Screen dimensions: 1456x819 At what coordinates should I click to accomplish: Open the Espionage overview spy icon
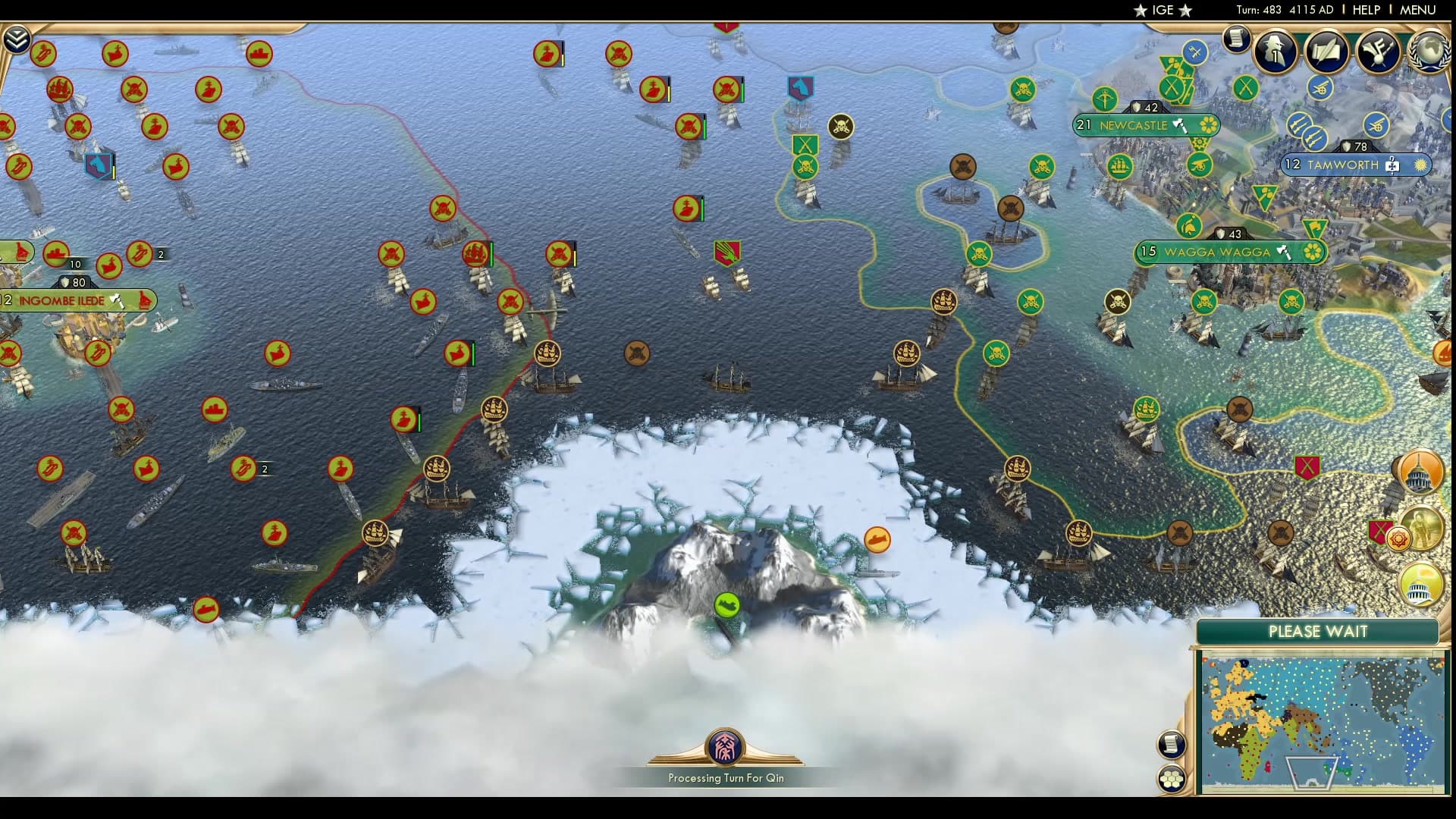[1275, 52]
